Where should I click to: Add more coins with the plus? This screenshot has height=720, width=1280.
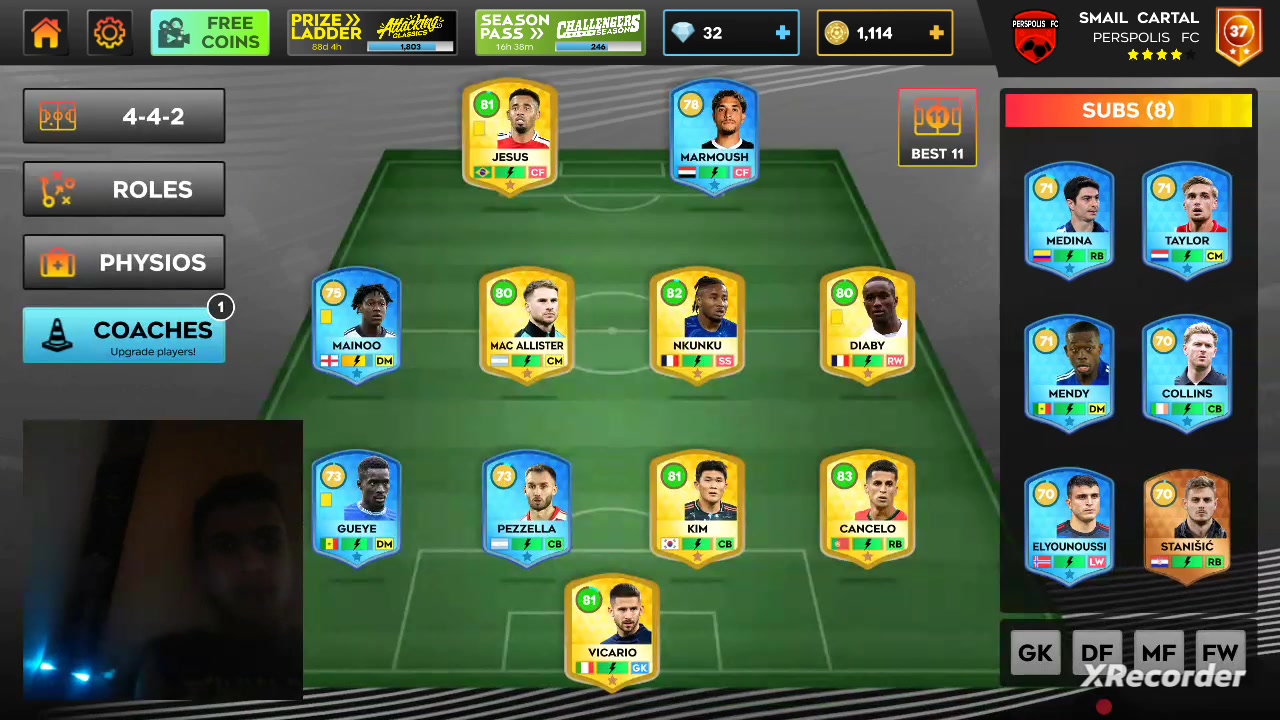[936, 33]
